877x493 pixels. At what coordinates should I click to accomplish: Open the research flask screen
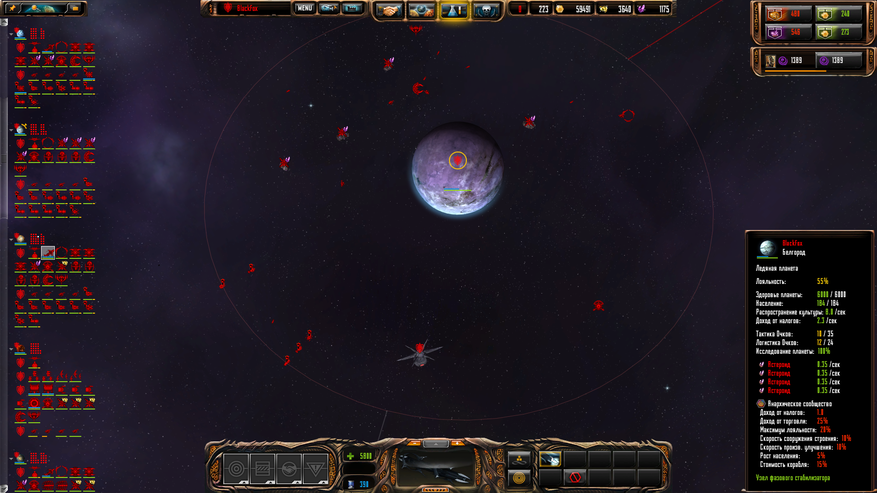[x=454, y=10]
